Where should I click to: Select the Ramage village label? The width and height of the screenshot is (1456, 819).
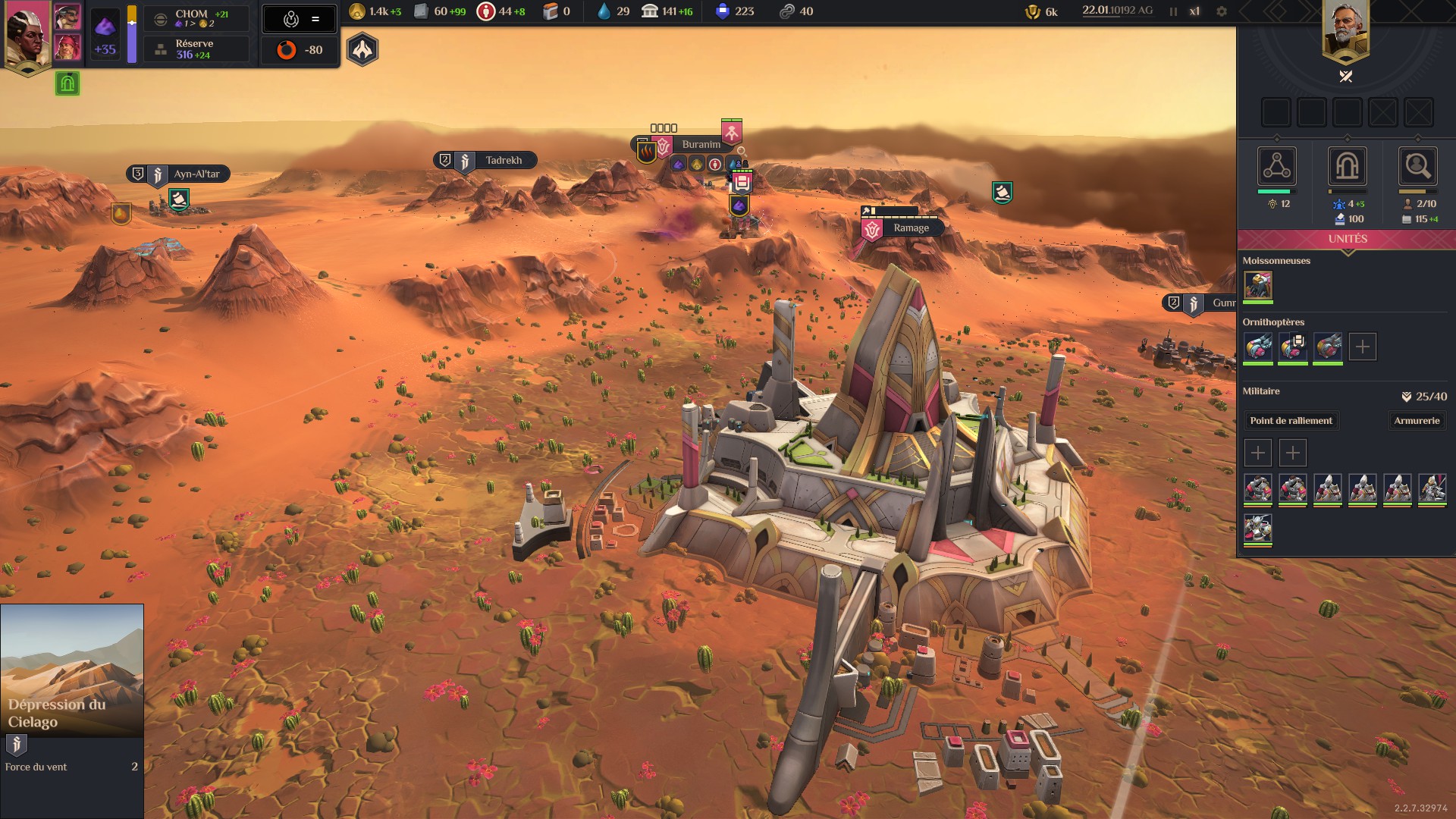click(x=910, y=228)
